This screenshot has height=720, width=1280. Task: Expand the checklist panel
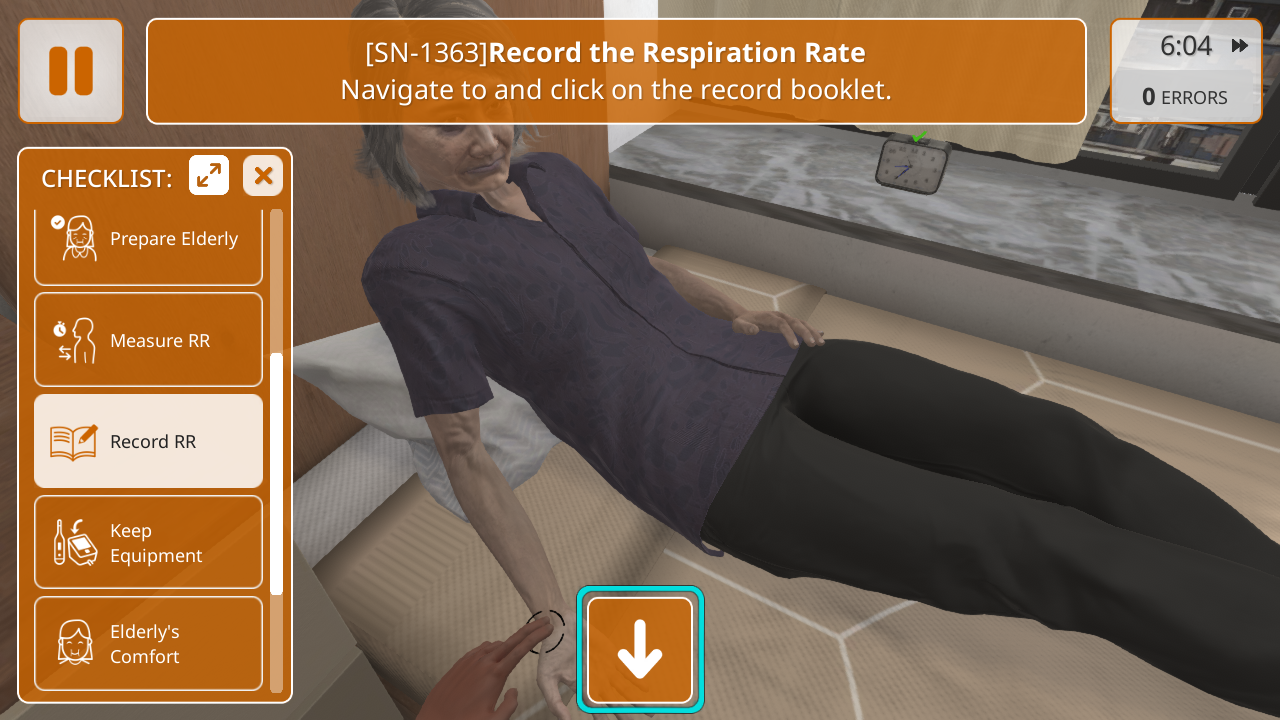[x=209, y=176]
